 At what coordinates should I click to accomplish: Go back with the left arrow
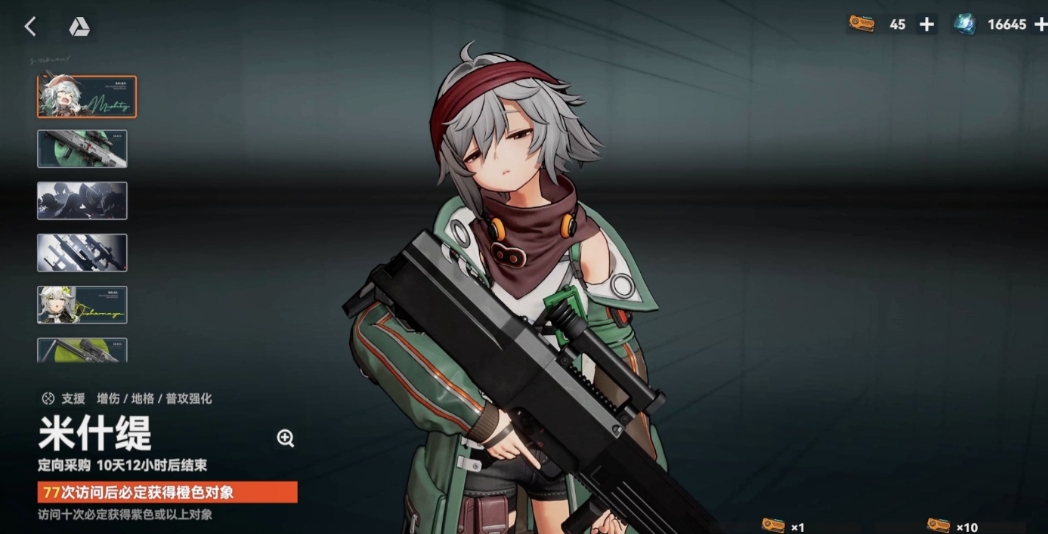[30, 27]
